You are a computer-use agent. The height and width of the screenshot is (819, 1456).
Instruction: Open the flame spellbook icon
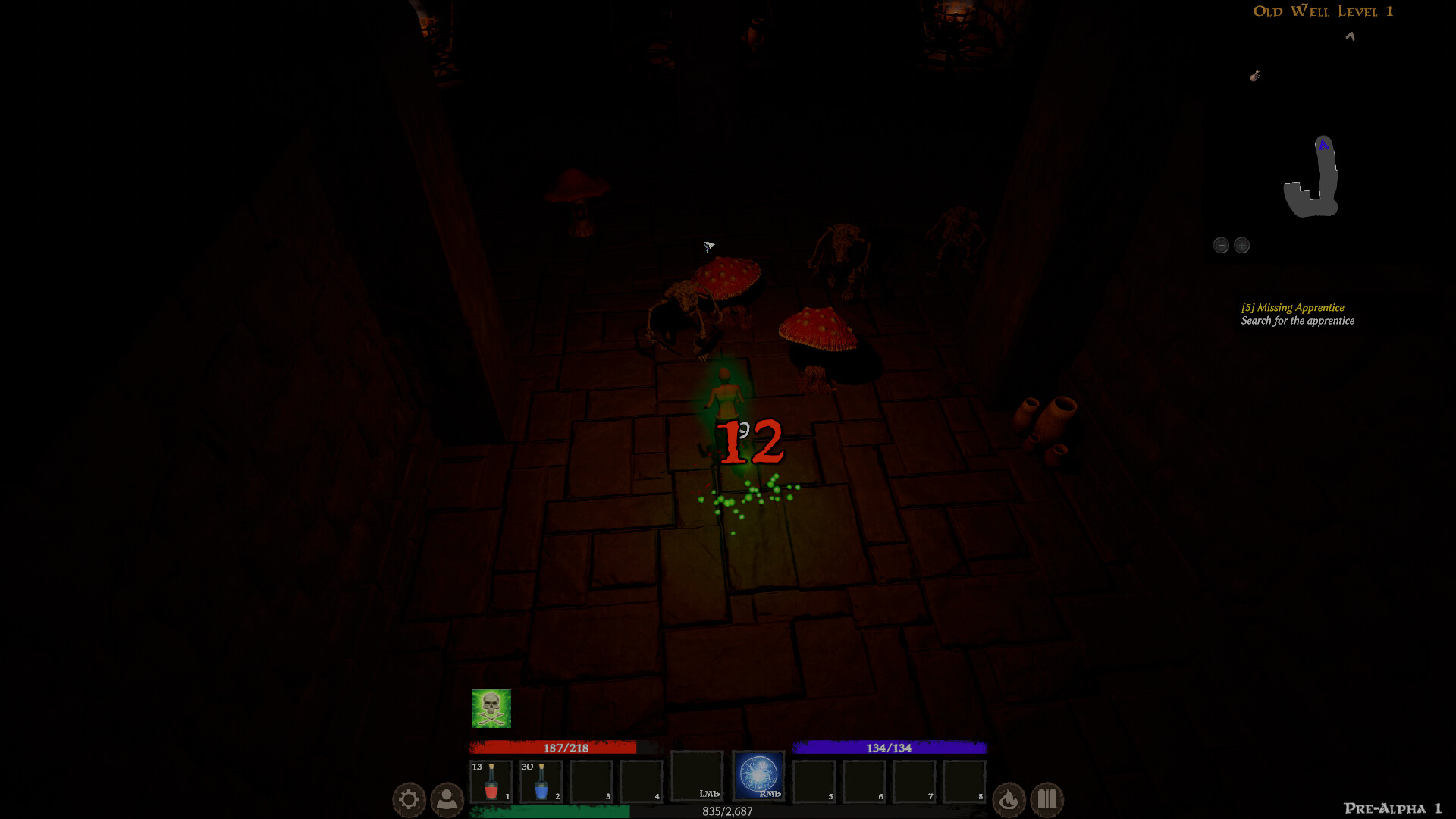(x=1009, y=799)
